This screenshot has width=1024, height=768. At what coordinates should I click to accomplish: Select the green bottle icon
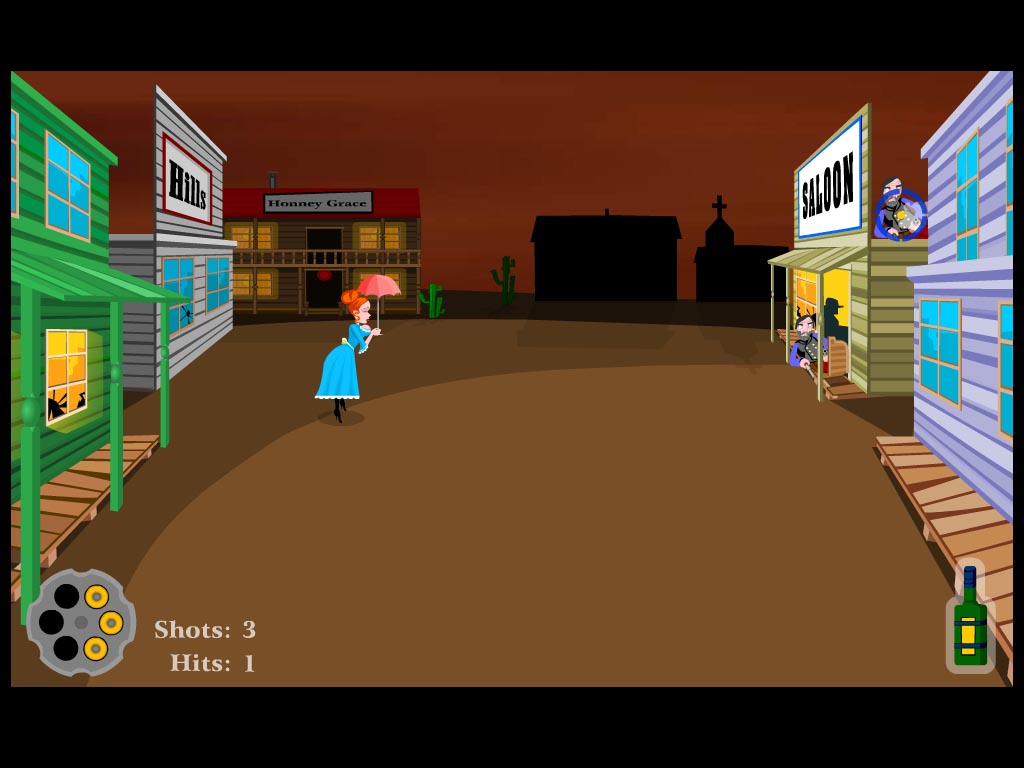click(969, 620)
